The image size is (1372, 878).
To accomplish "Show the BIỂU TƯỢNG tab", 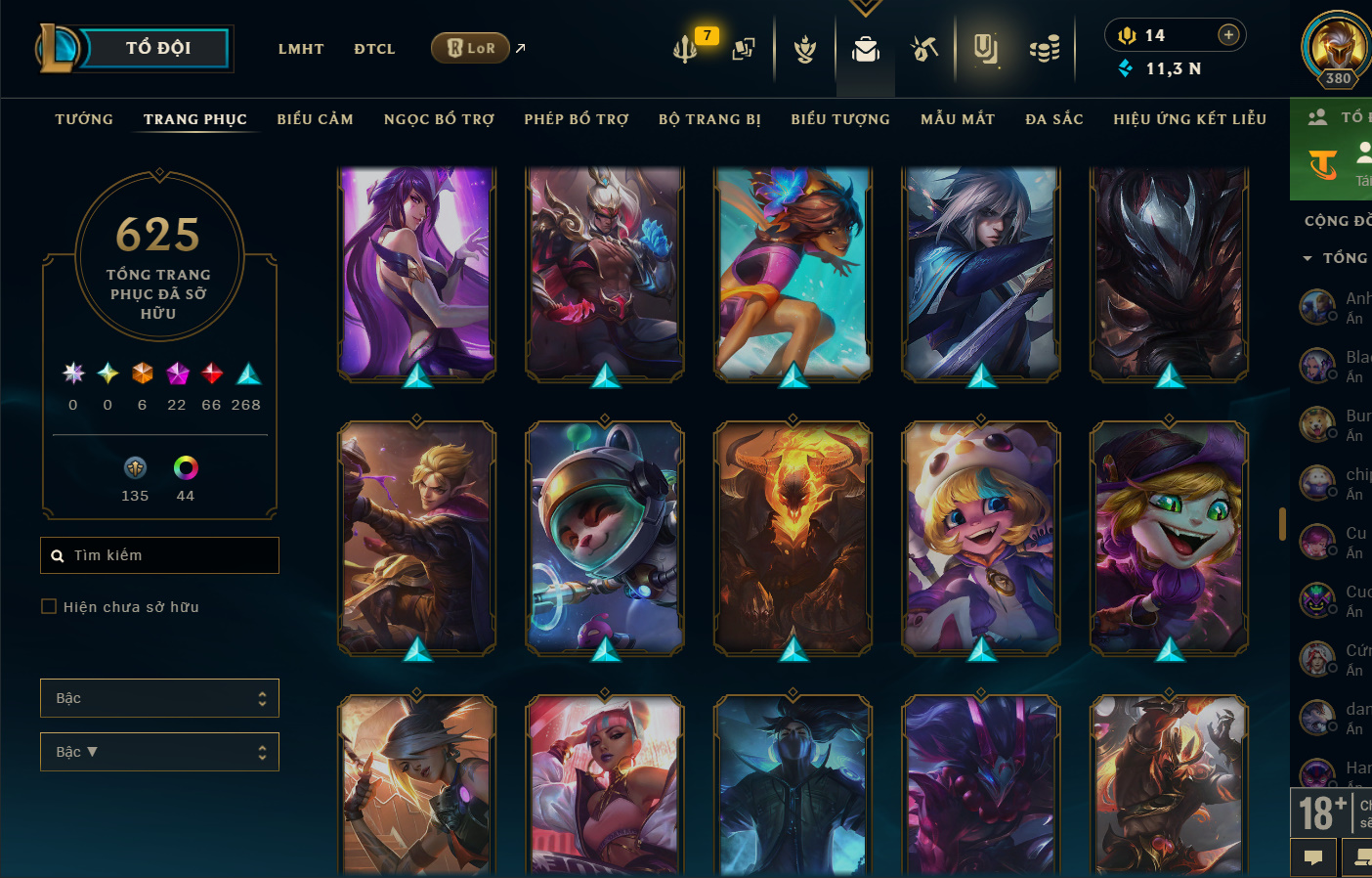I will [840, 119].
